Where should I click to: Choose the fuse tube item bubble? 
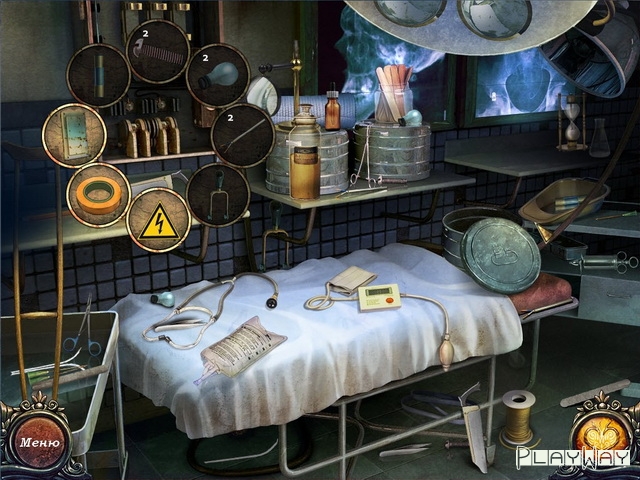coord(98,76)
